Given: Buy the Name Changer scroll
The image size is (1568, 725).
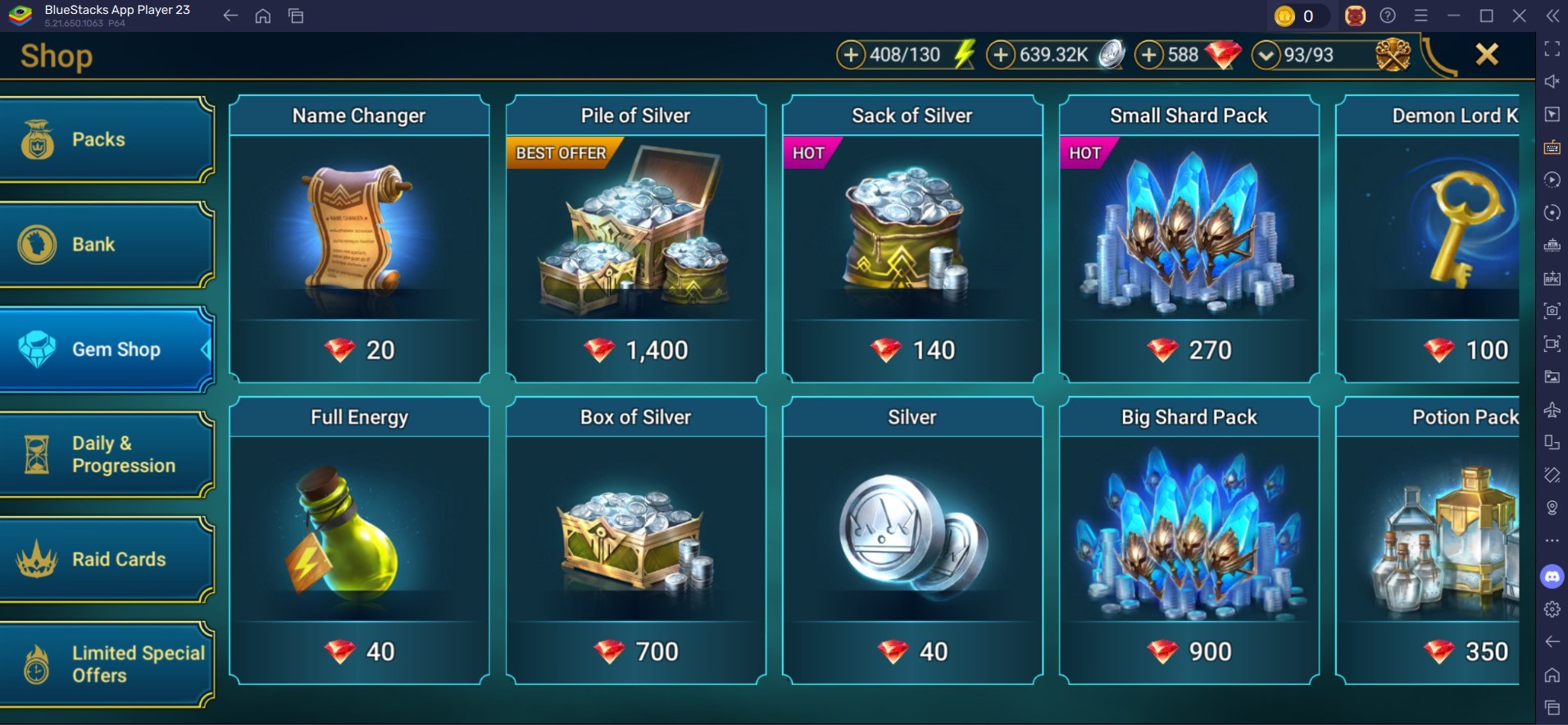Looking at the screenshot, I should click(x=359, y=238).
